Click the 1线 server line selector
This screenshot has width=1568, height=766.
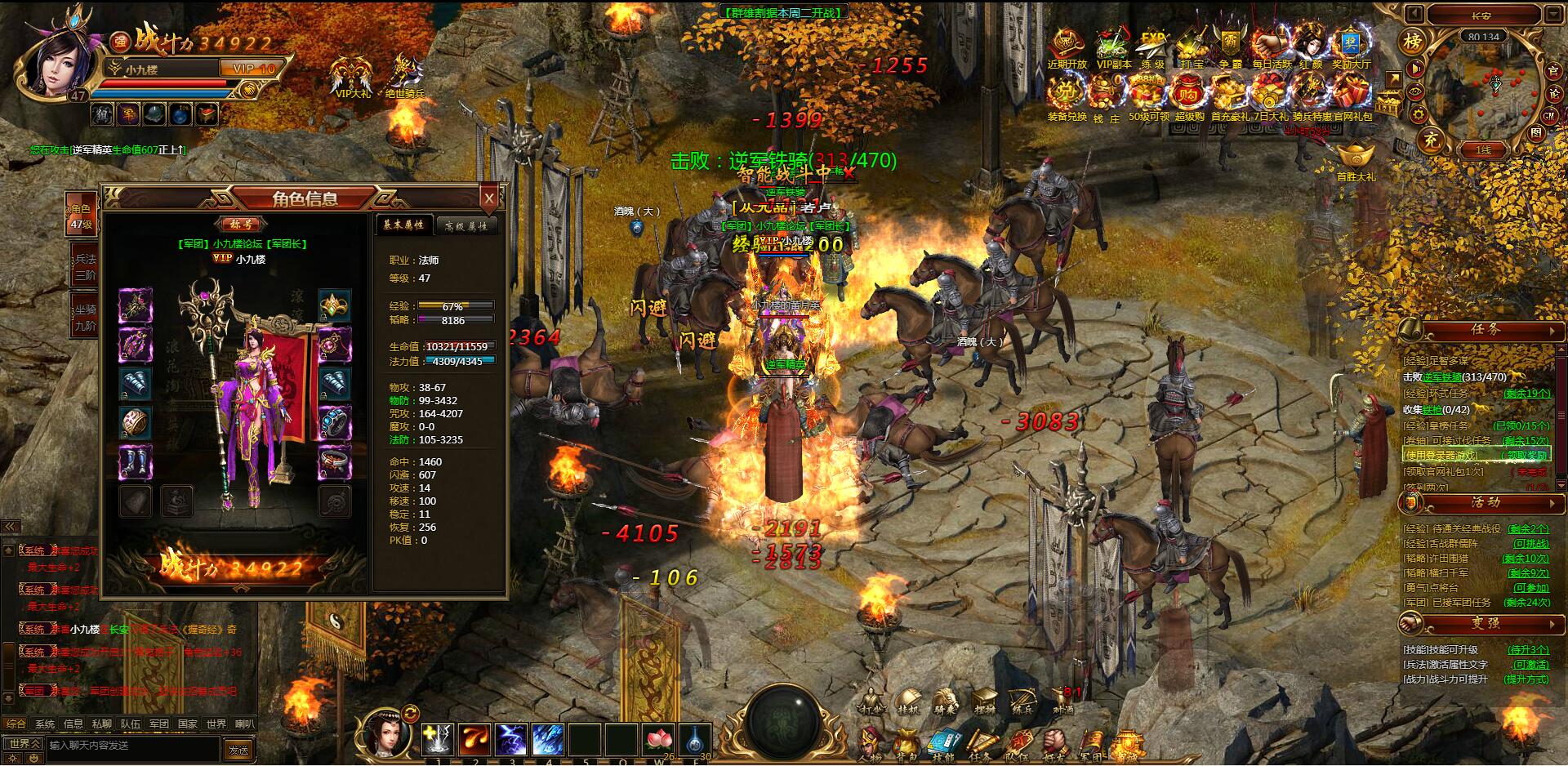[x=1483, y=150]
